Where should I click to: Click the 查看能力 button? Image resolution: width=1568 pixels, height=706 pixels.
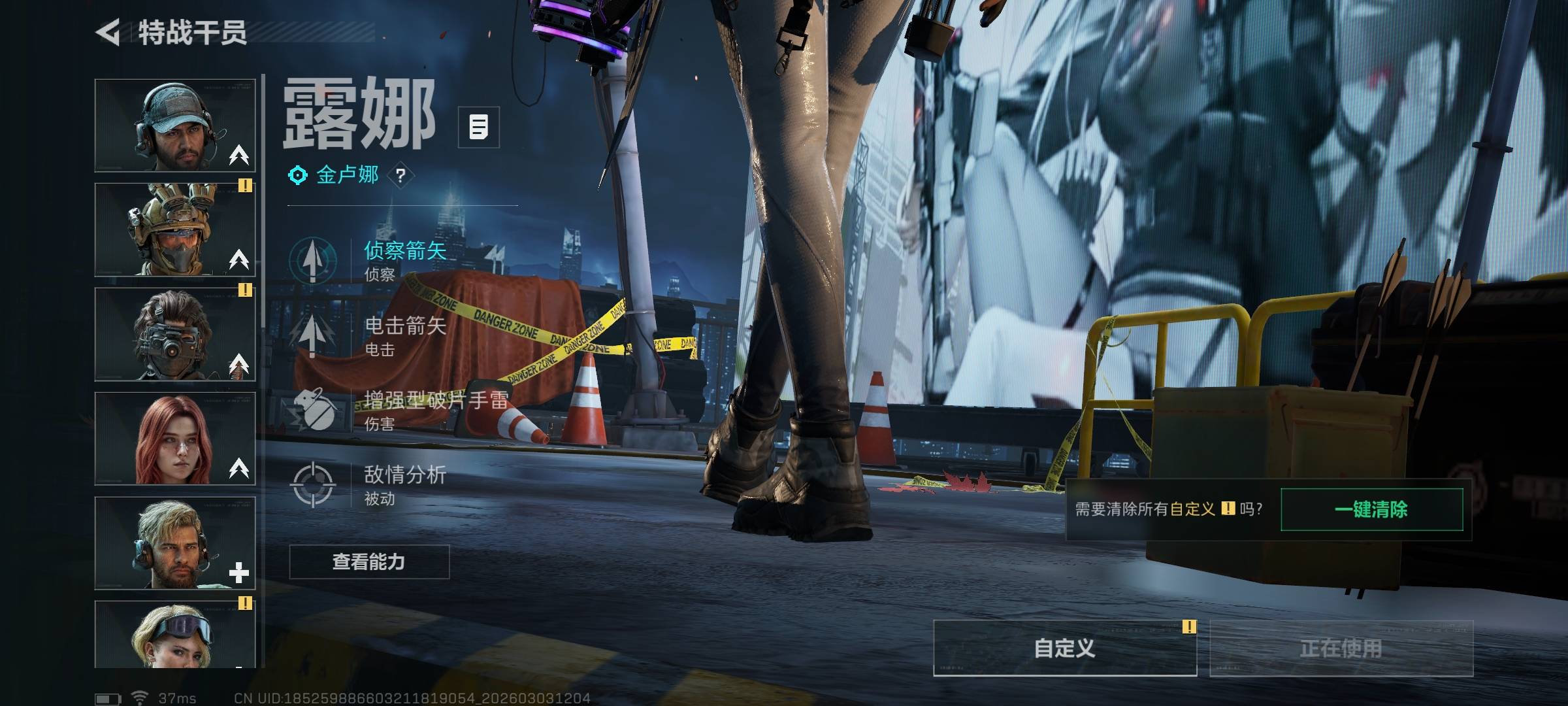tap(369, 562)
